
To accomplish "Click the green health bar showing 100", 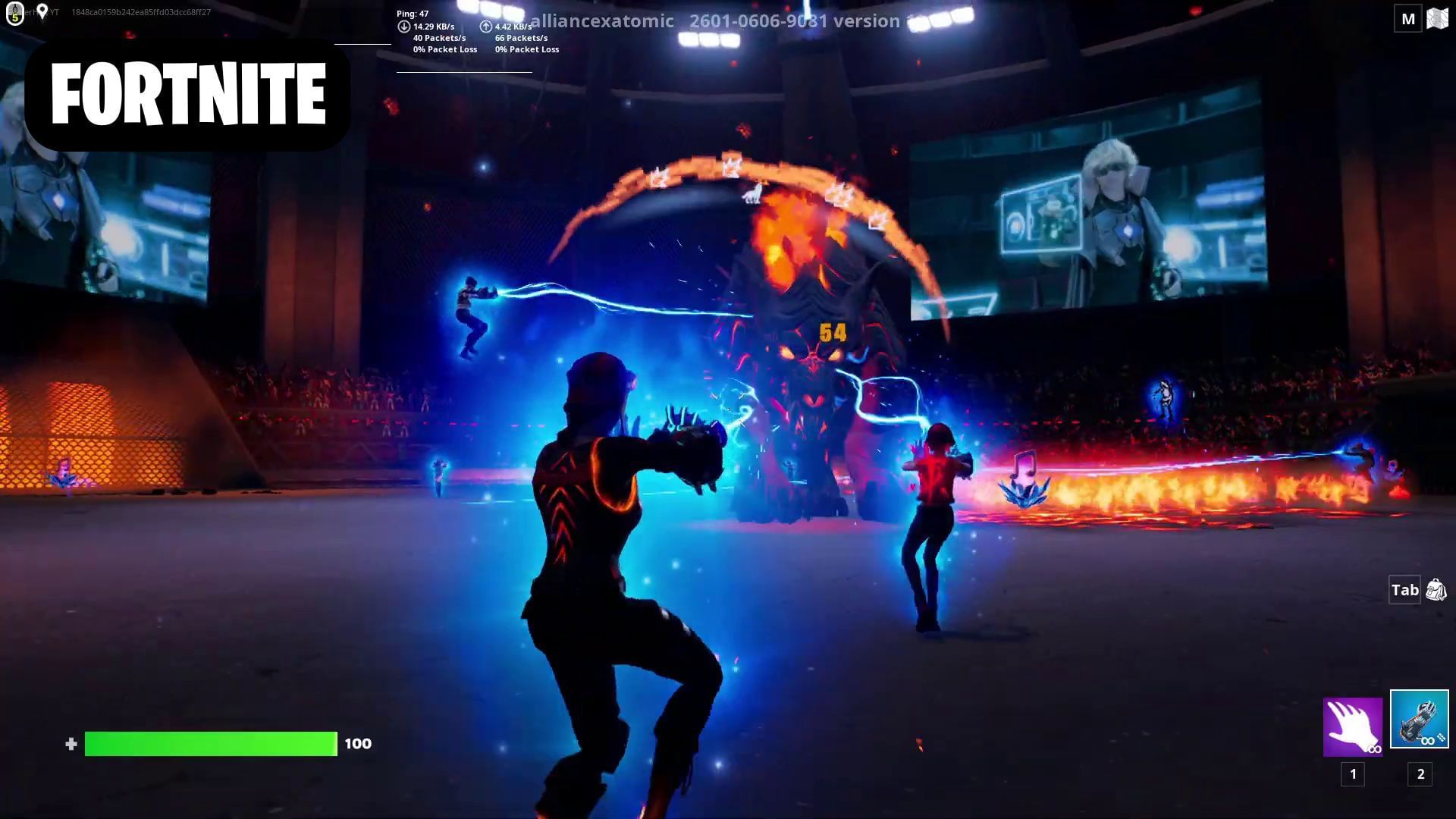I will click(x=211, y=744).
